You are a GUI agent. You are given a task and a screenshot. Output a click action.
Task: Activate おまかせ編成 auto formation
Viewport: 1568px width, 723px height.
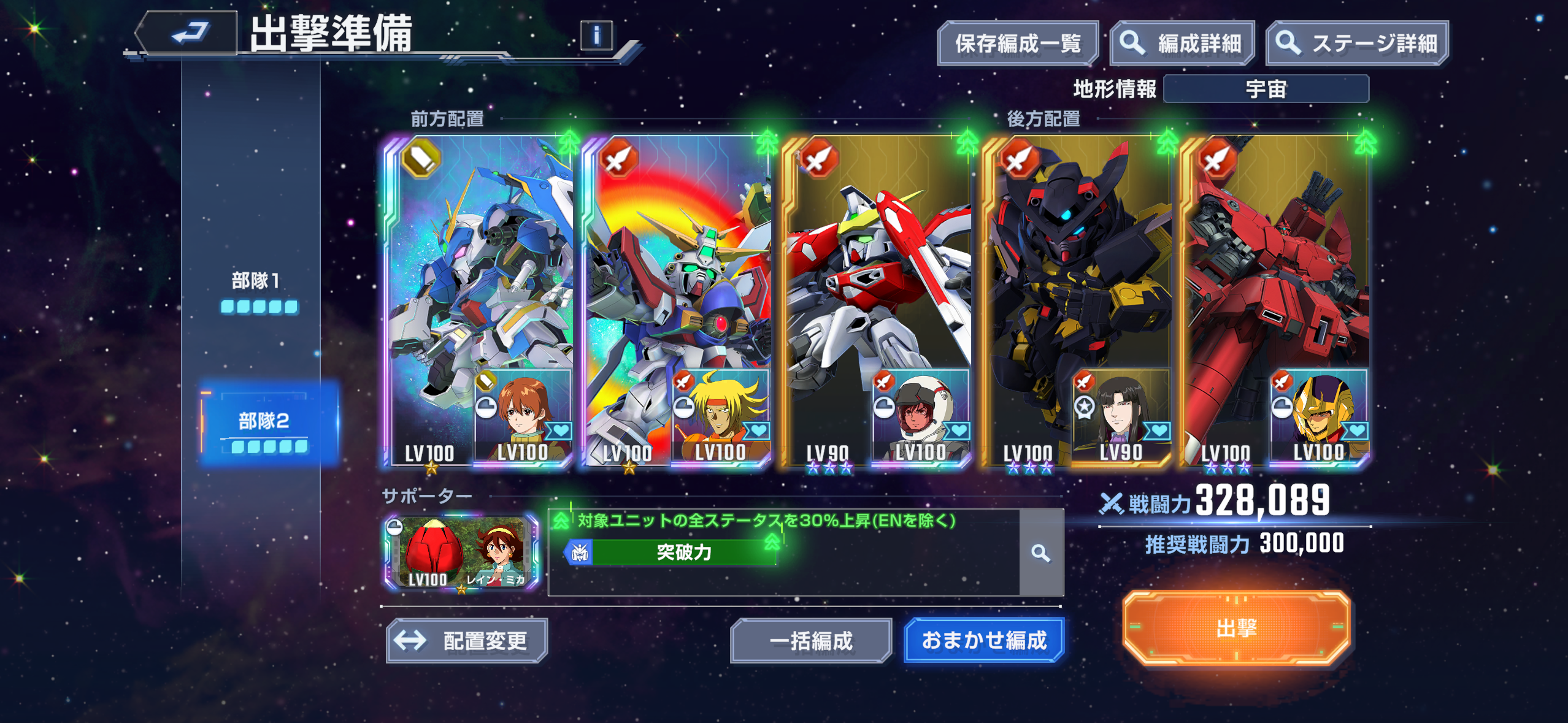(983, 641)
